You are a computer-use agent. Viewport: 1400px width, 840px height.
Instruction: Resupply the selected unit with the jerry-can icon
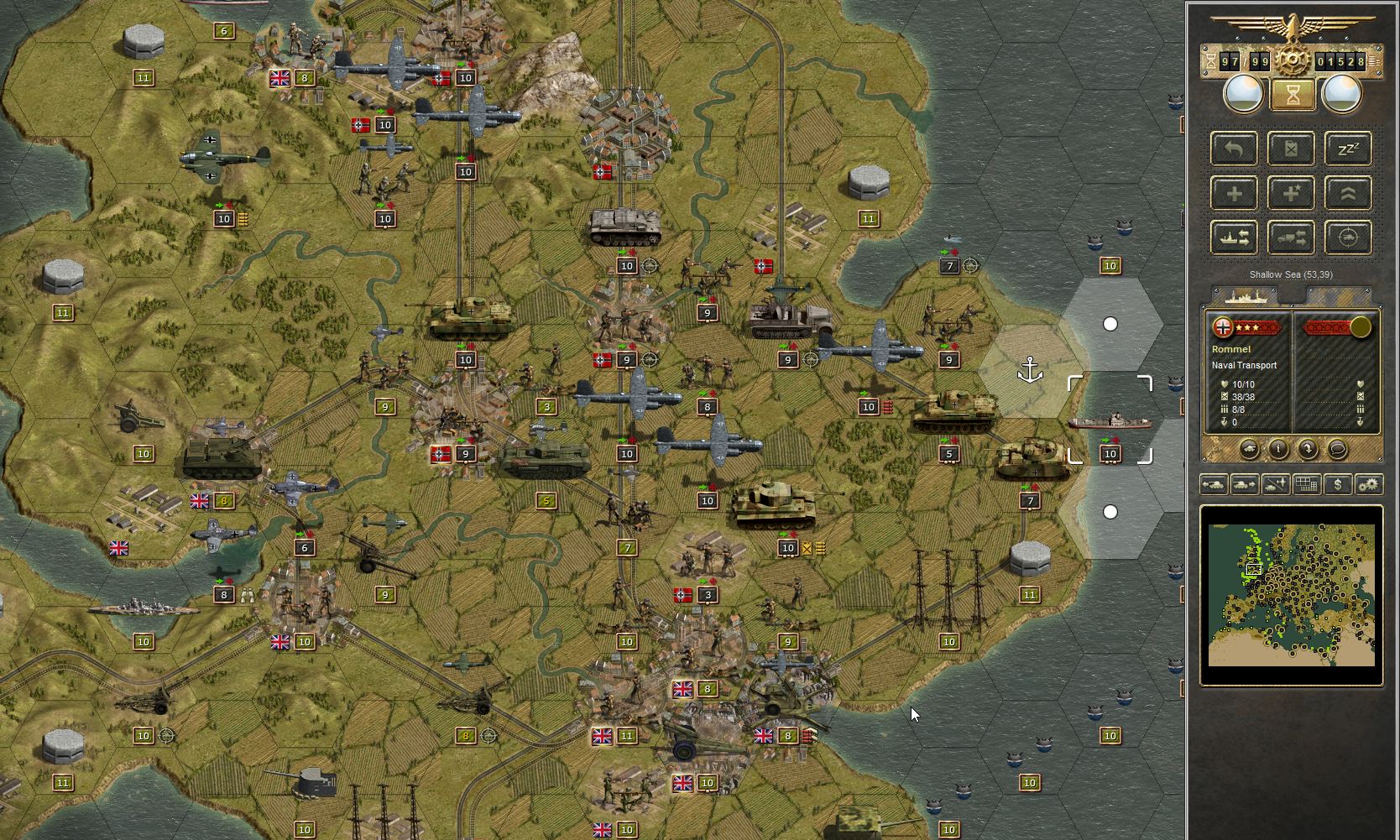(x=1291, y=149)
